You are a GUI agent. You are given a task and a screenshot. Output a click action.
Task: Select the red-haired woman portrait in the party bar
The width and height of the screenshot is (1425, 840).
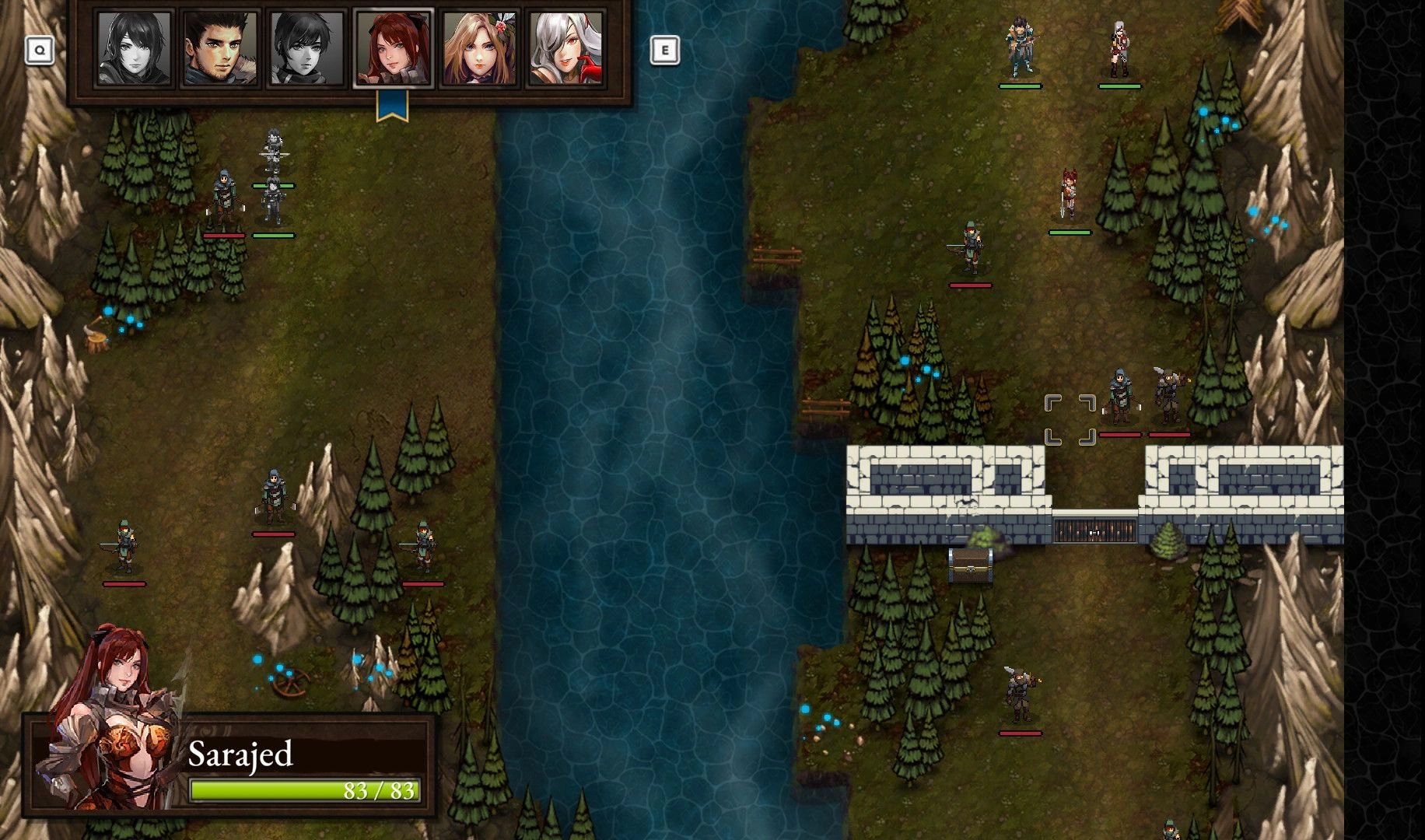click(393, 48)
